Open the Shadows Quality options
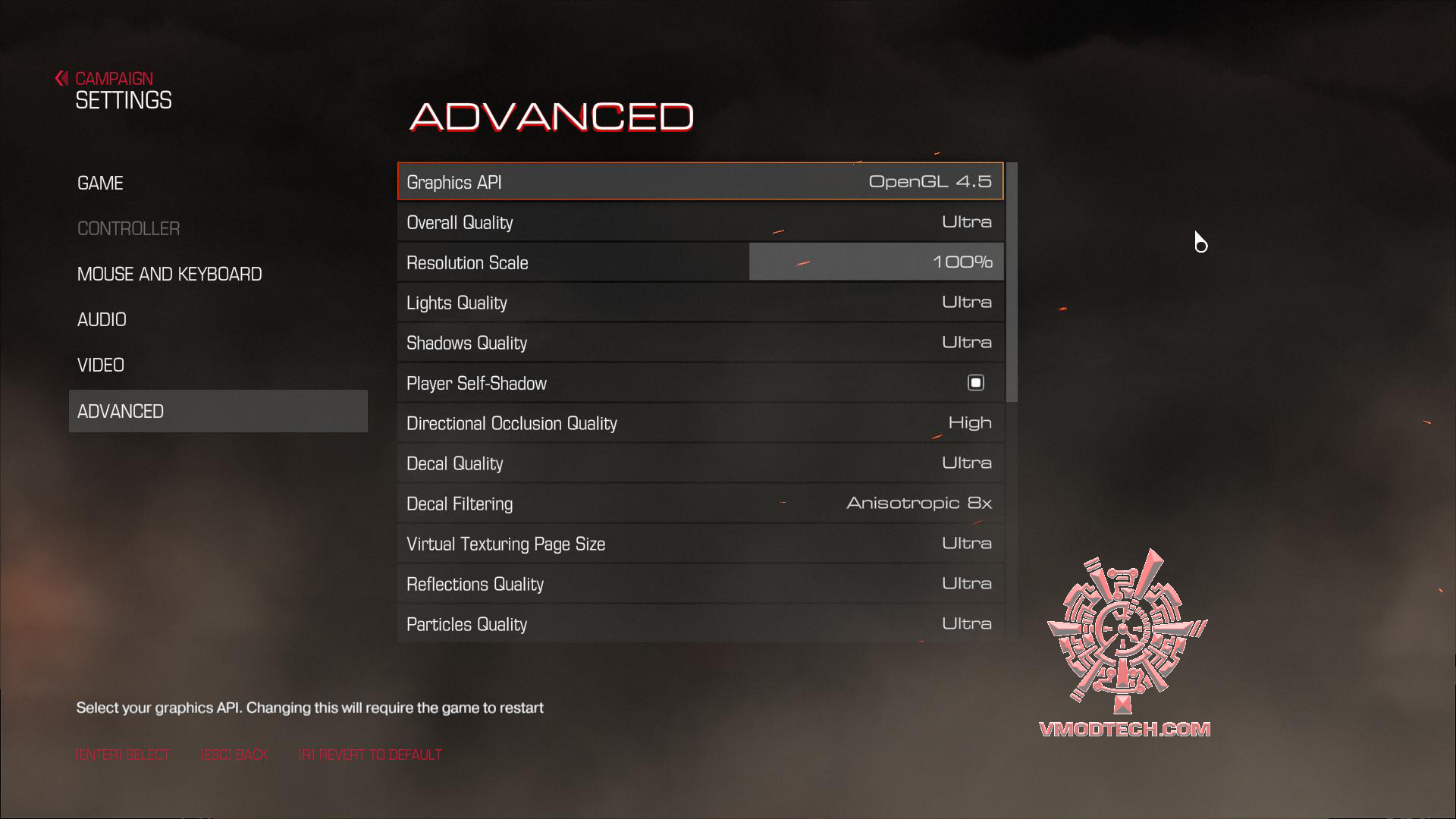This screenshot has height=819, width=1456. tap(699, 343)
